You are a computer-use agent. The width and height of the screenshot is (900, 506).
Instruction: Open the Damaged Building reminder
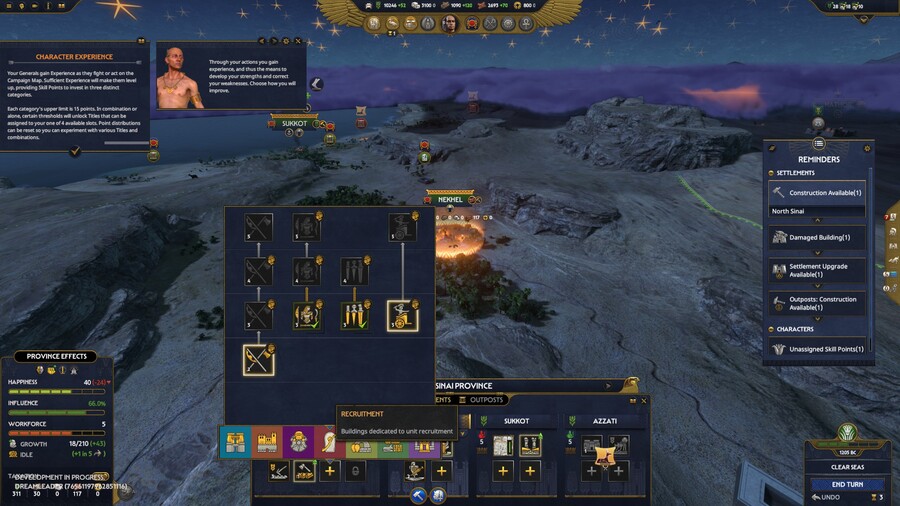[817, 237]
